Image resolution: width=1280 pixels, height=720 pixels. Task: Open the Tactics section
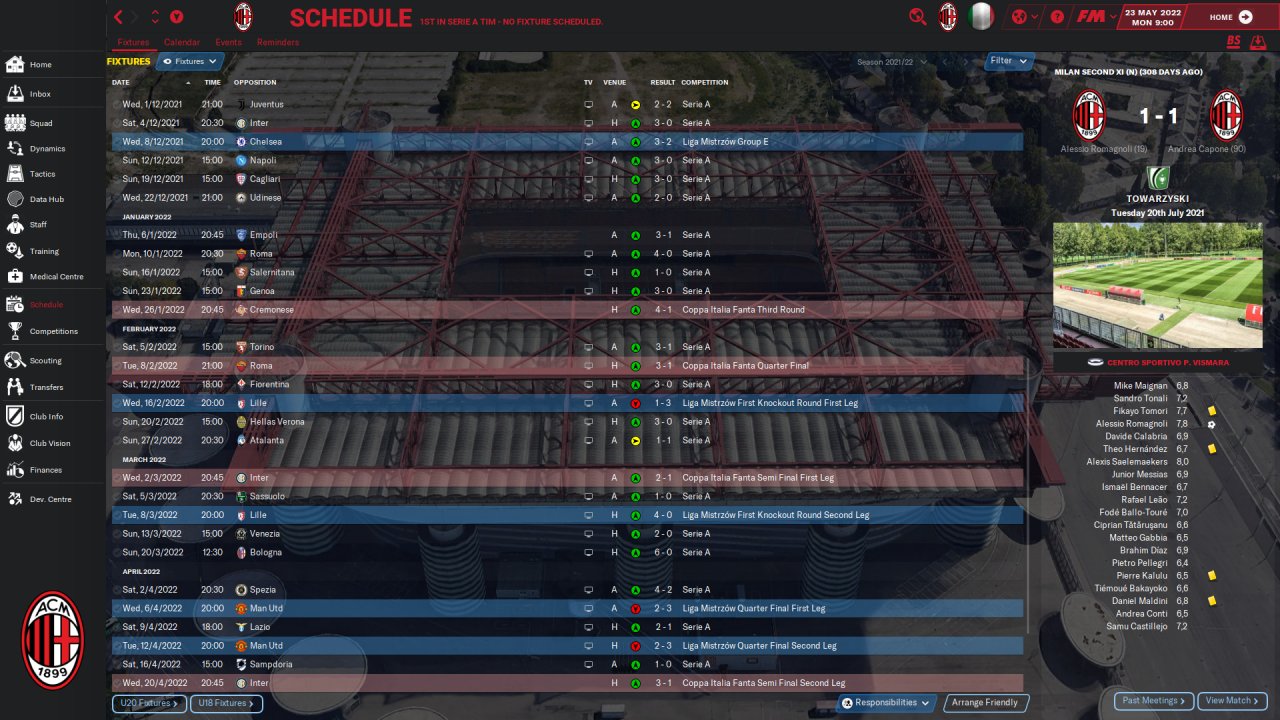42,174
